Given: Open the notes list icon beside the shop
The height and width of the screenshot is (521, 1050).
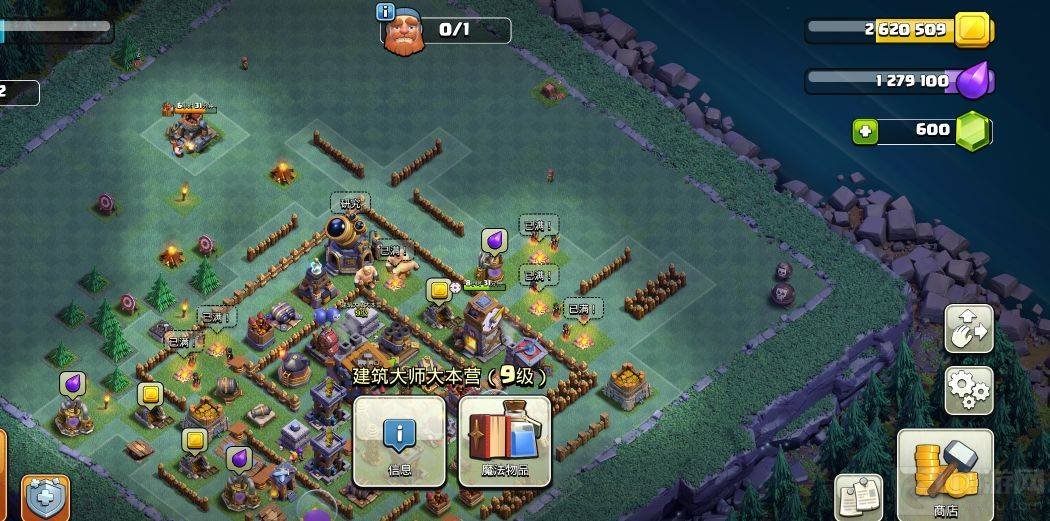Looking at the screenshot, I should pos(857,497).
